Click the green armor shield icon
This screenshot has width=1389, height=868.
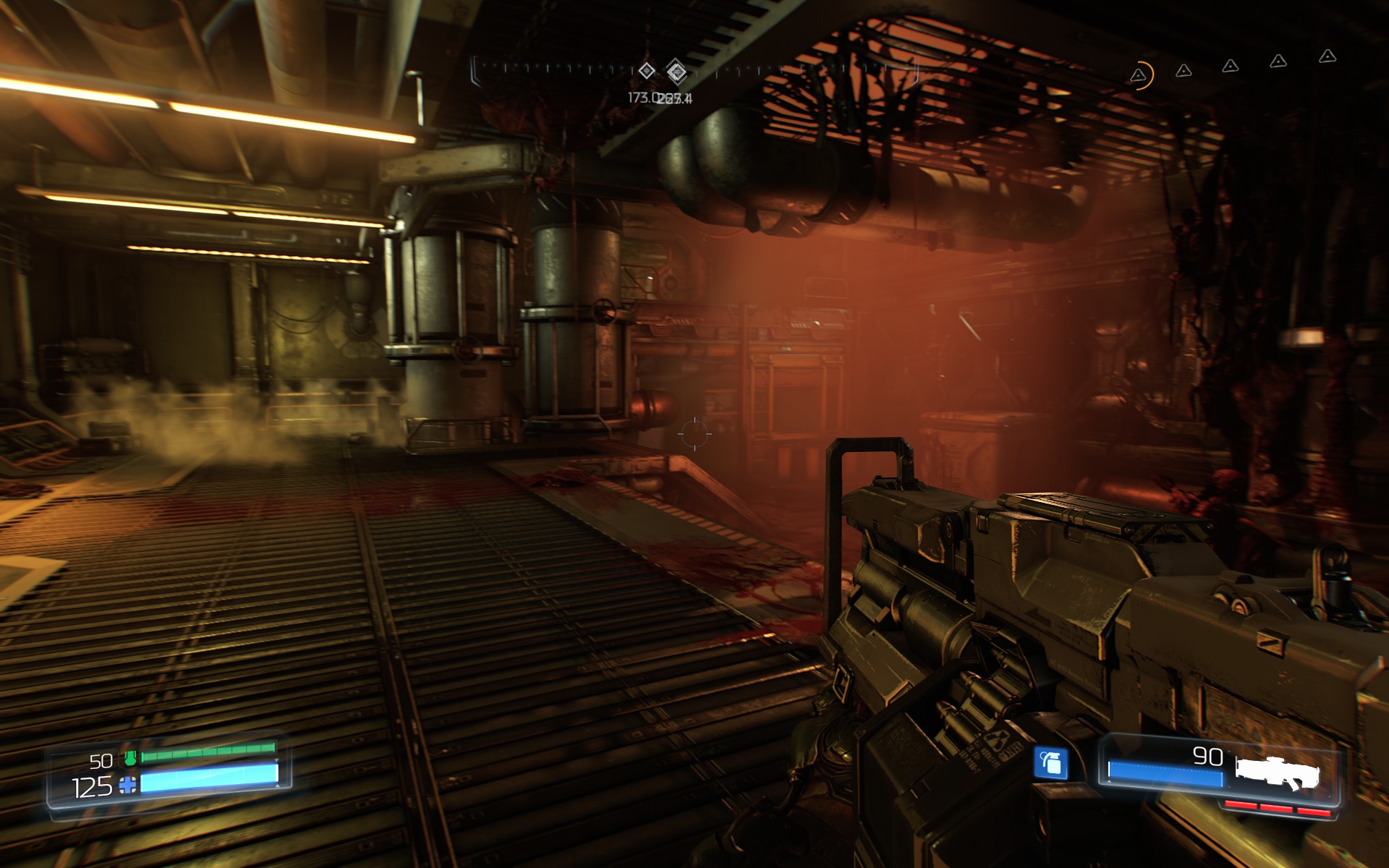[x=130, y=759]
